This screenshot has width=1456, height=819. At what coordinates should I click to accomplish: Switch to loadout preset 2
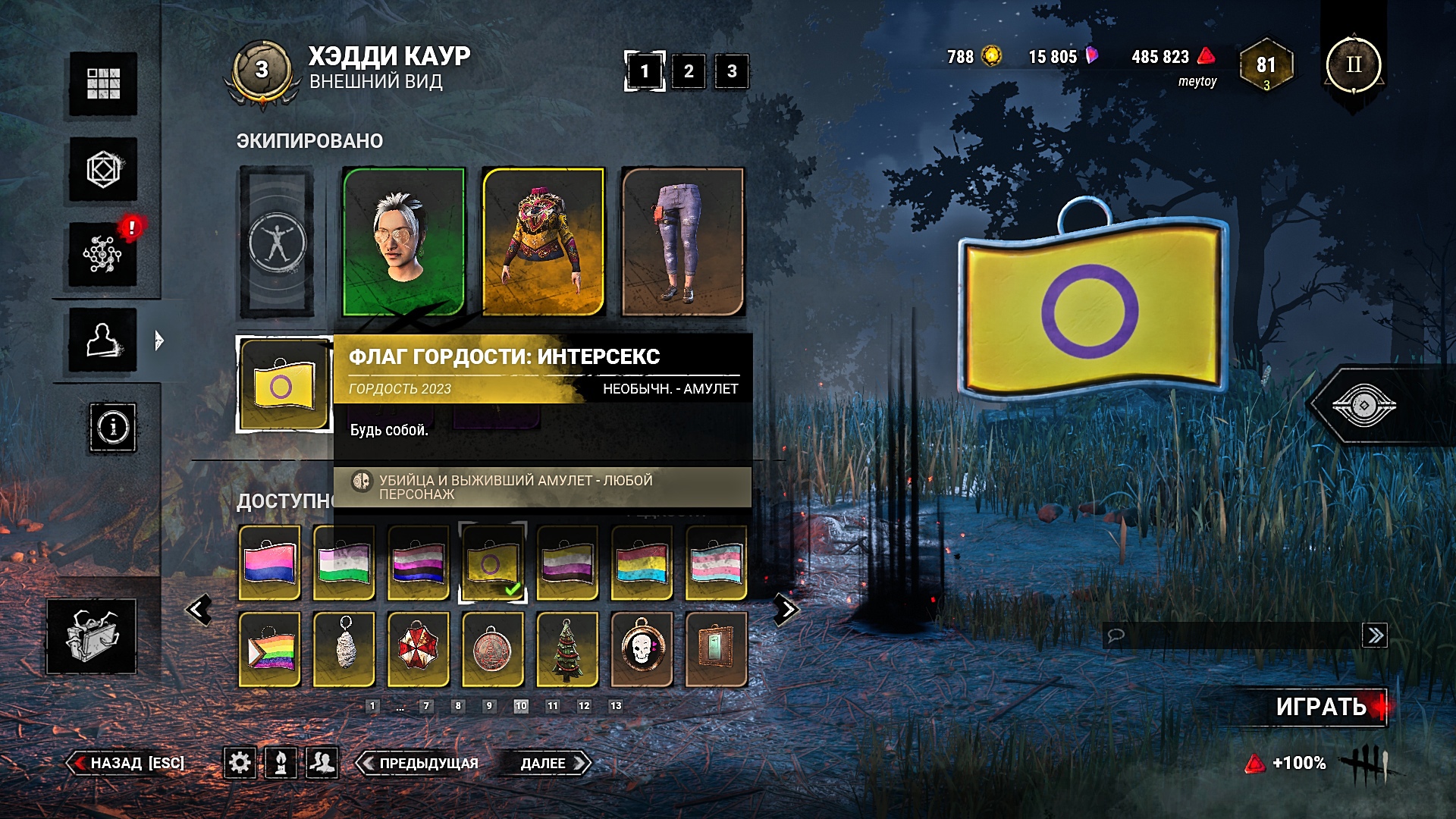[688, 71]
